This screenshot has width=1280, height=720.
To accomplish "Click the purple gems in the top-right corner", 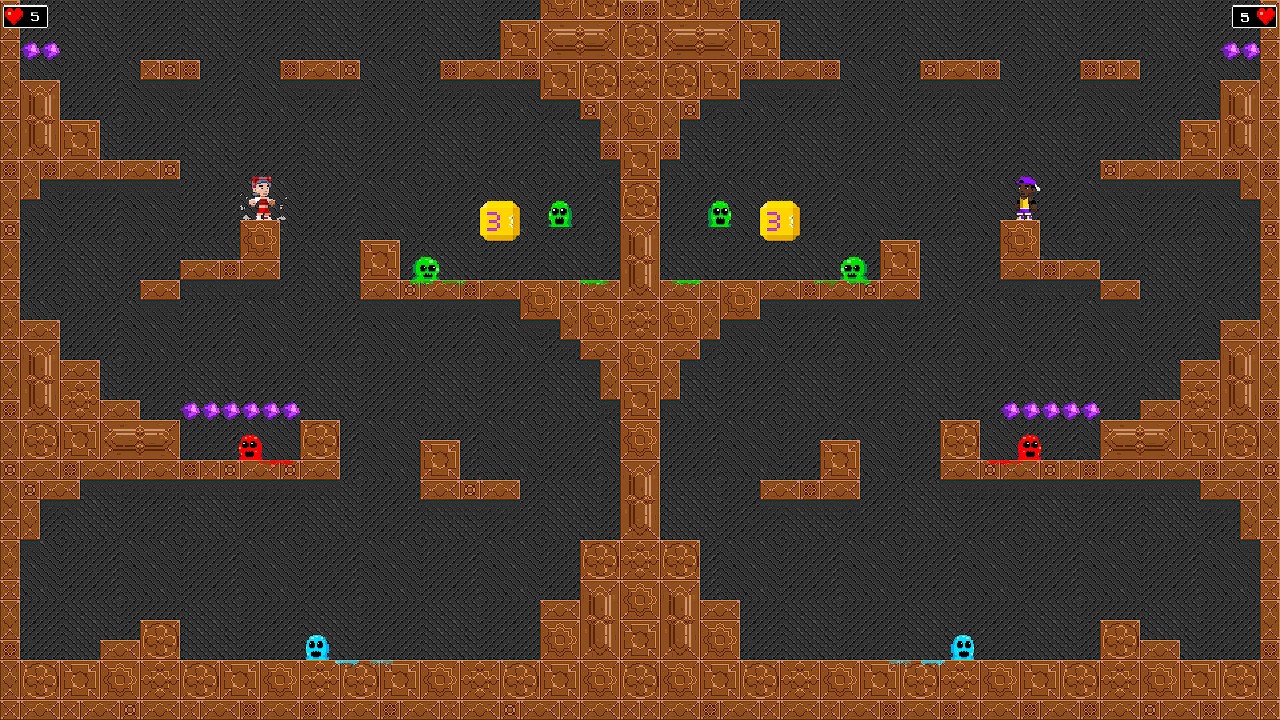I will 1241,50.
